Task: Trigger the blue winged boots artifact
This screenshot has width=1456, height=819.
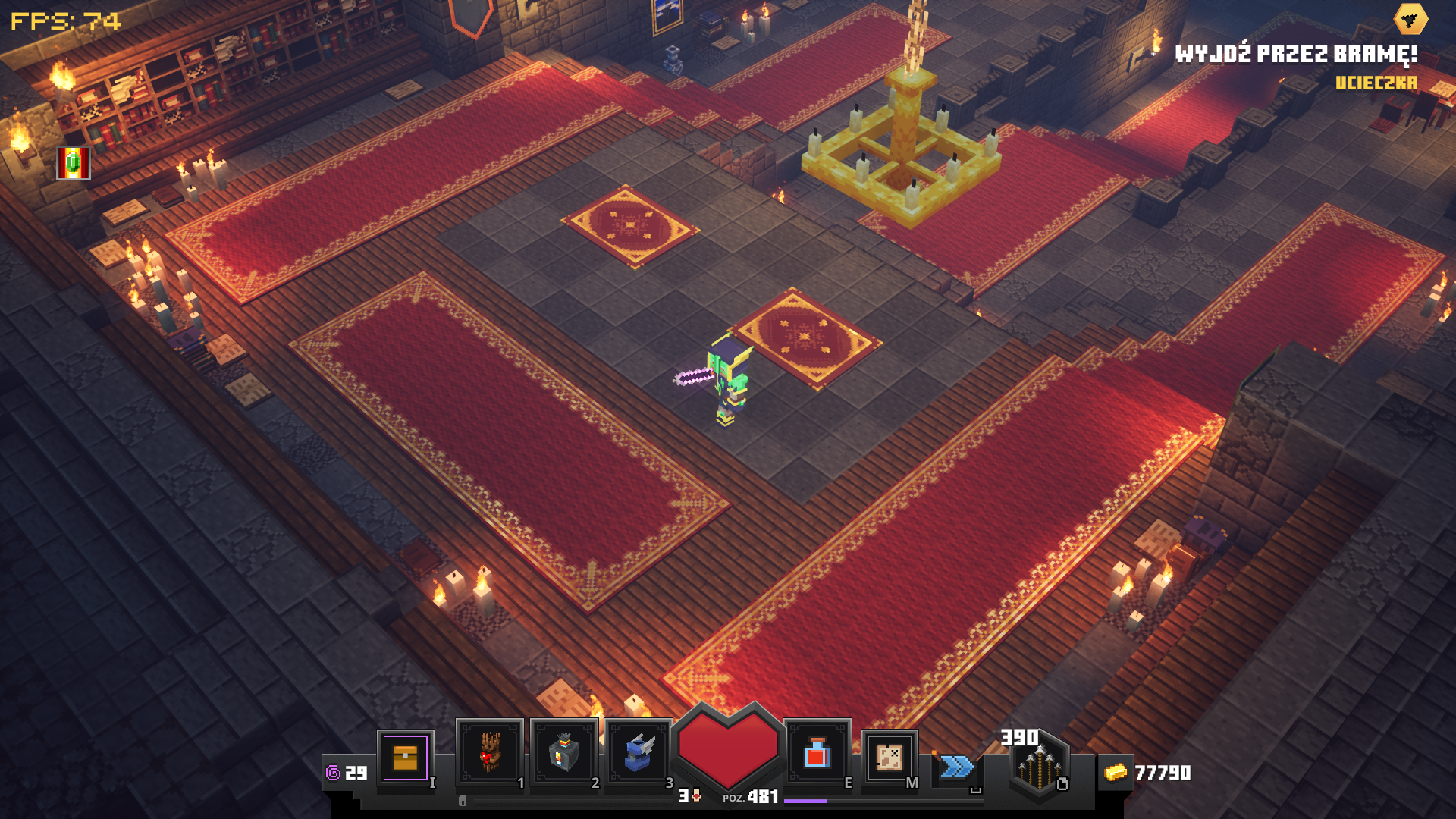Action: coord(638,753)
